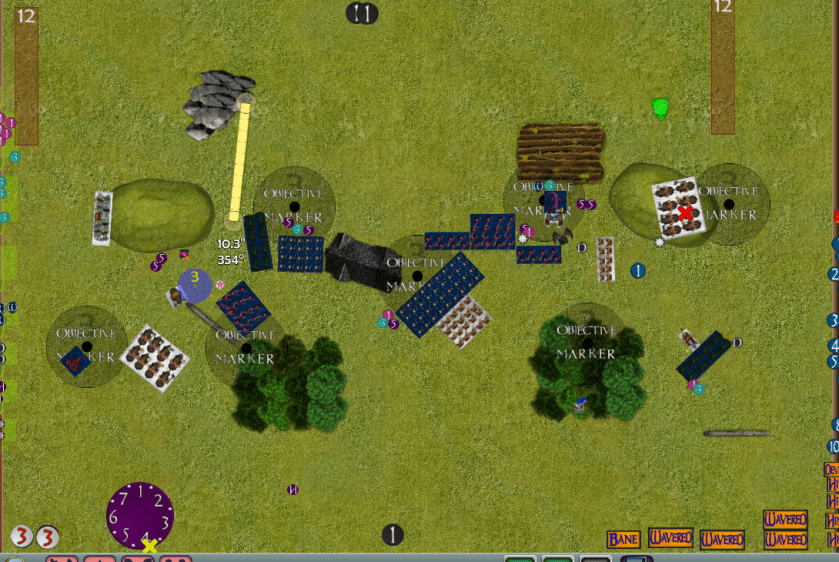Select the orange Bane token
Image resolution: width=839 pixels, height=562 pixels.
(623, 539)
